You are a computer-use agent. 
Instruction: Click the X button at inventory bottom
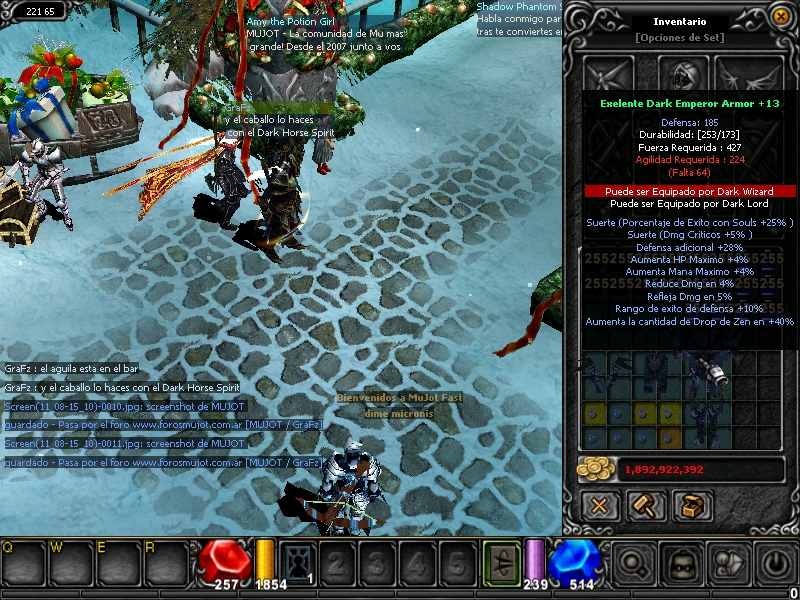599,505
